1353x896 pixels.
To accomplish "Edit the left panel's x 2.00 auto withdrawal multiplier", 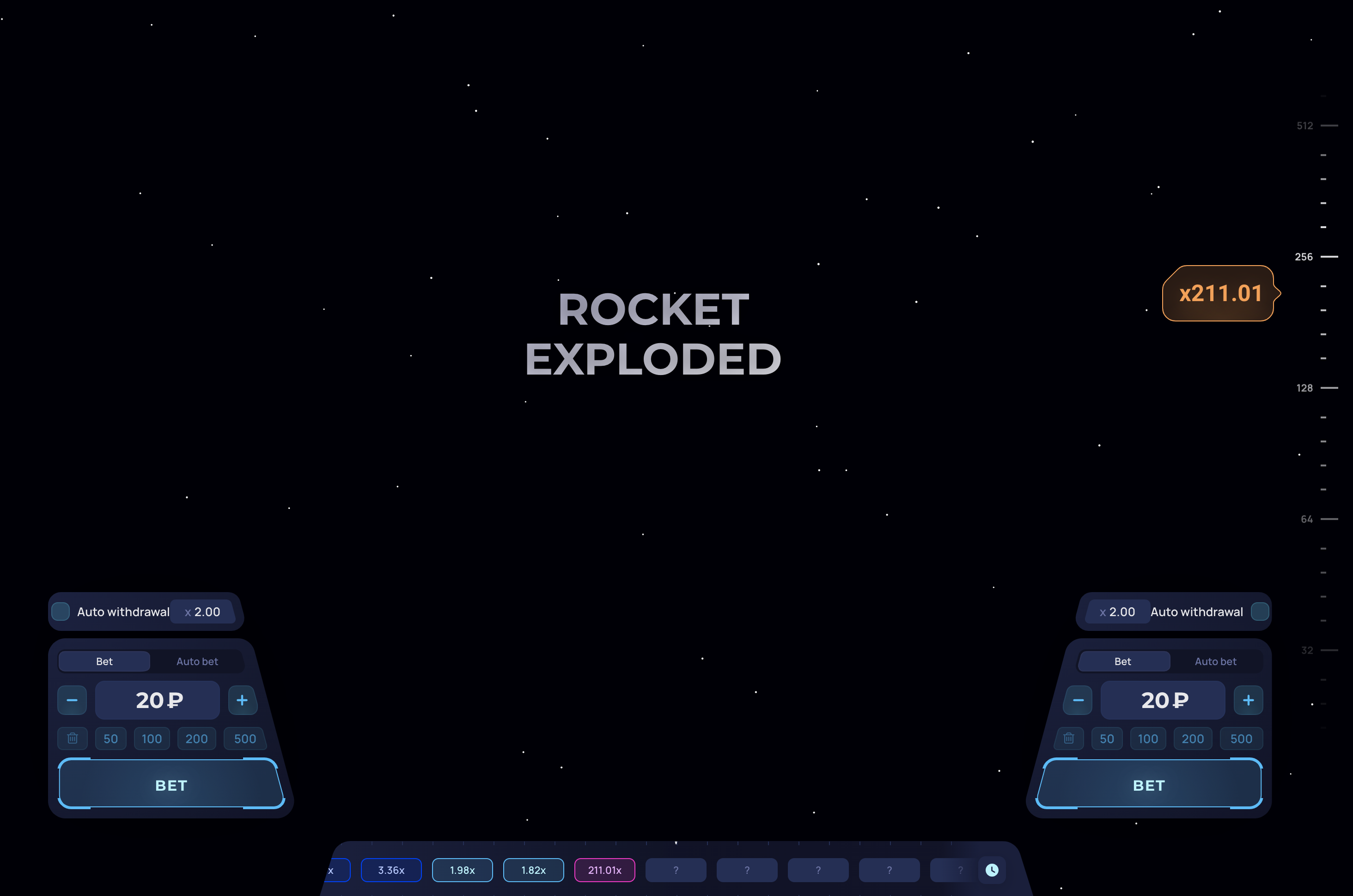I will pos(203,611).
